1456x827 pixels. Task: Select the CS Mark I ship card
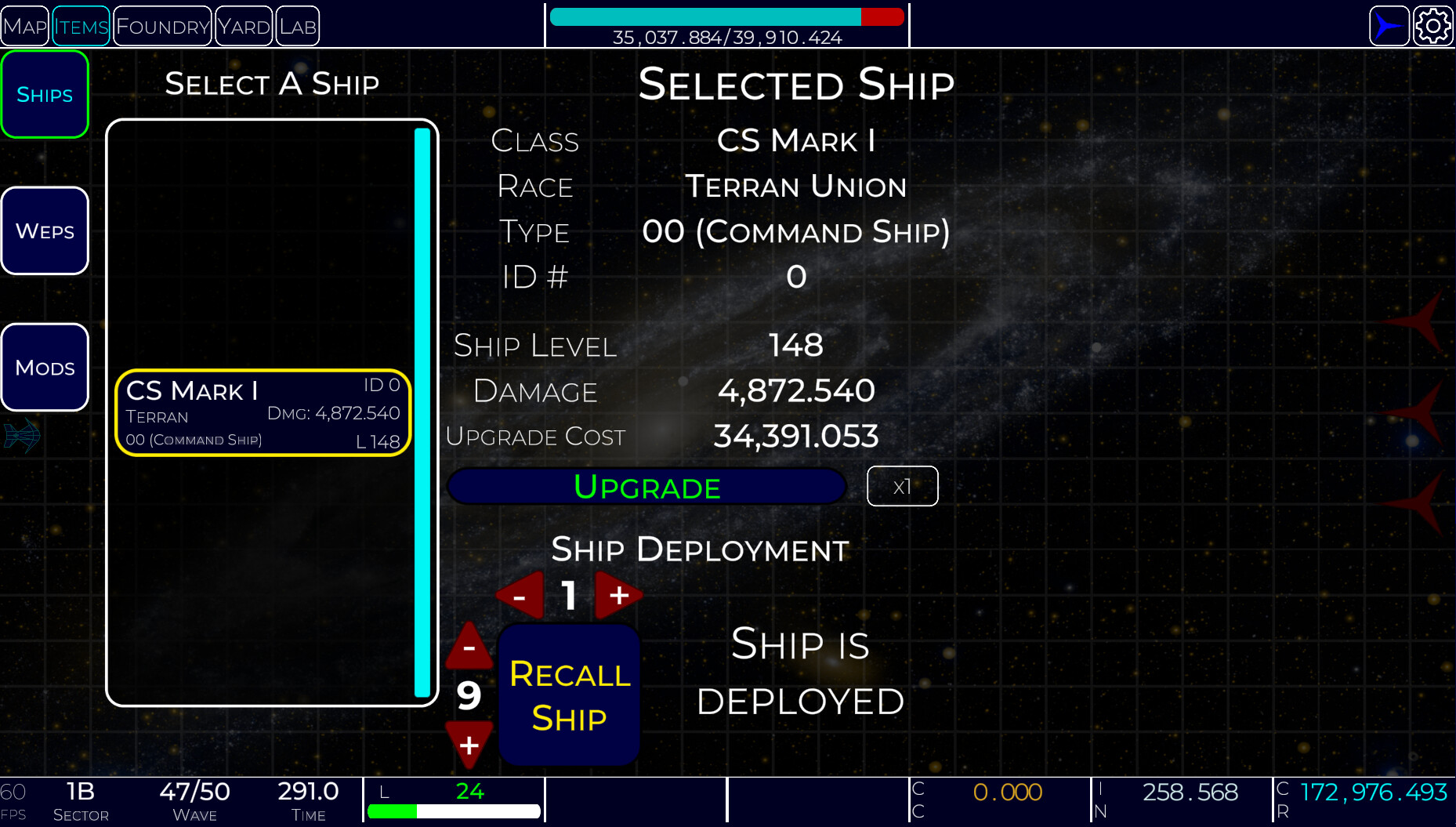262,412
